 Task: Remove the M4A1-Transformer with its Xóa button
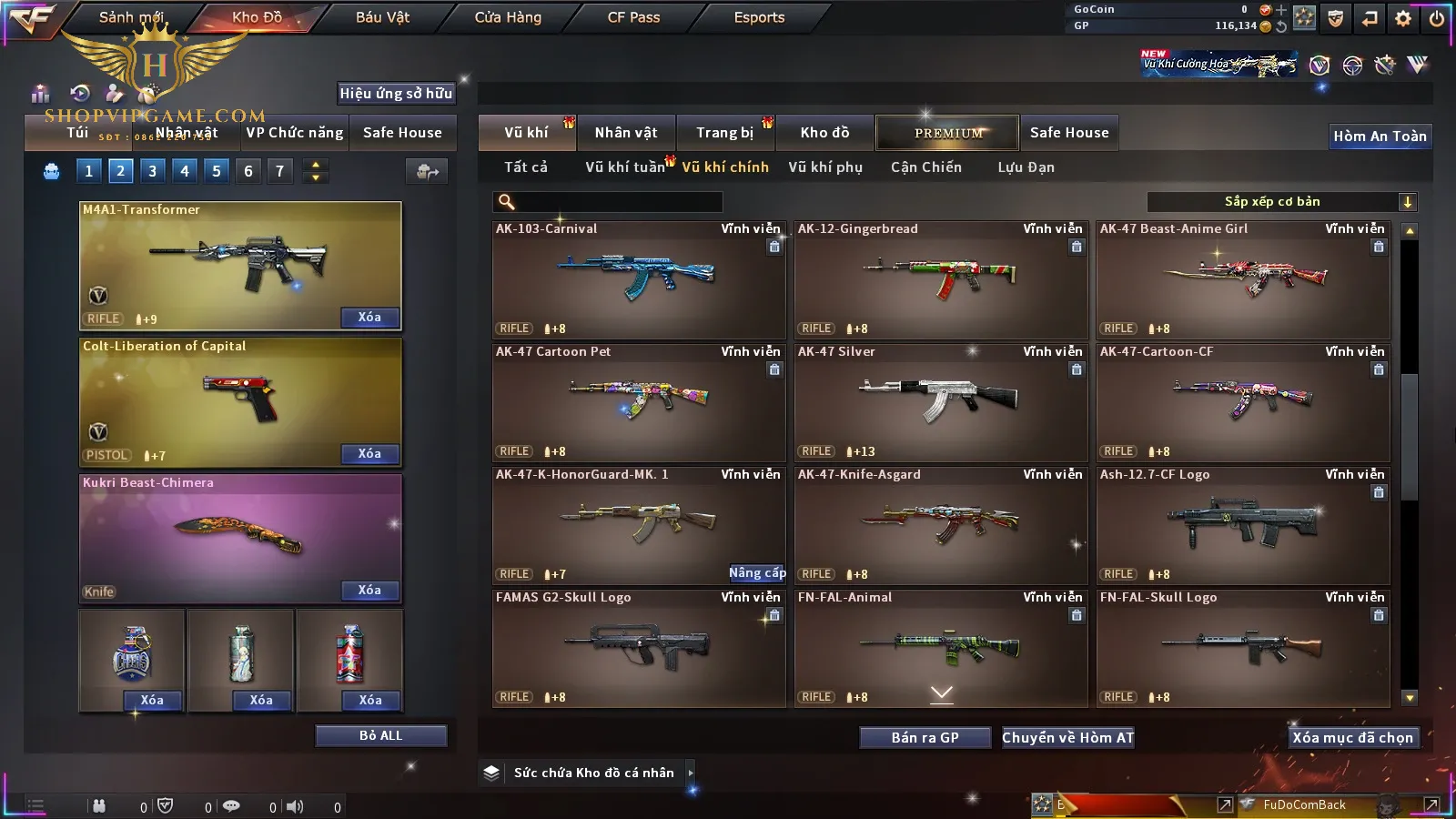tap(369, 318)
